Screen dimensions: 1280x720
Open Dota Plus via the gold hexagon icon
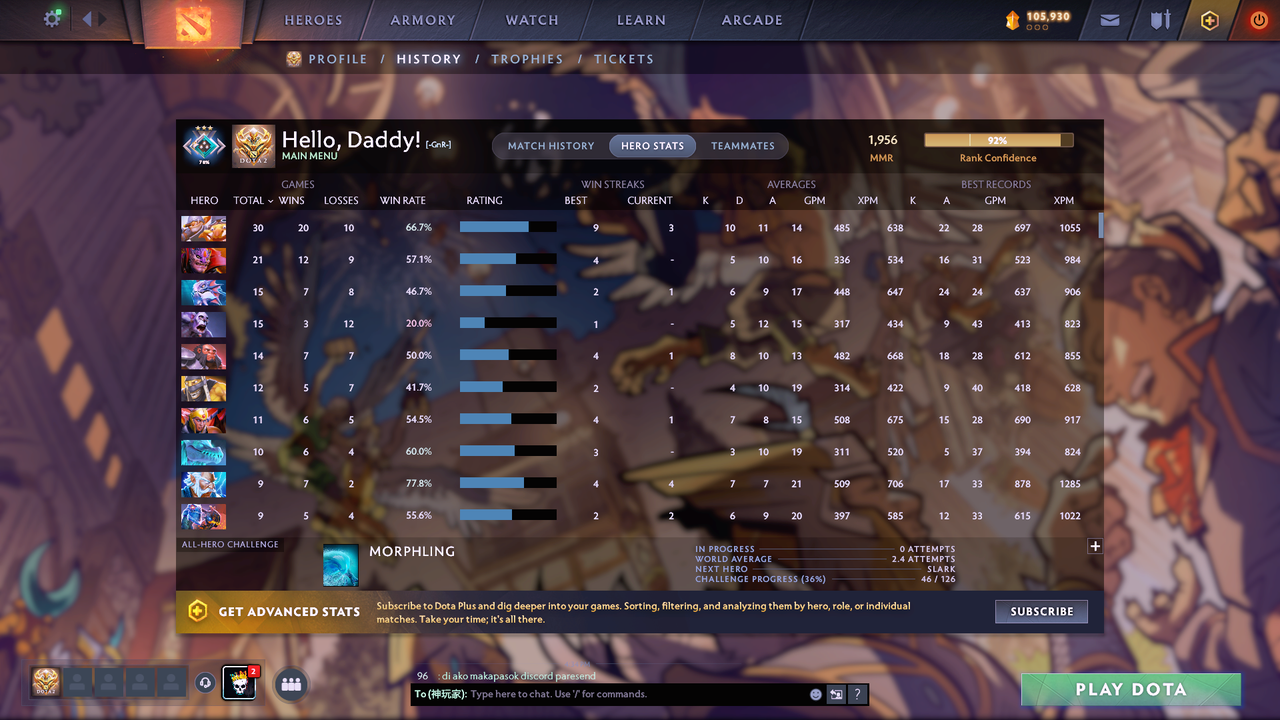(x=1208, y=20)
